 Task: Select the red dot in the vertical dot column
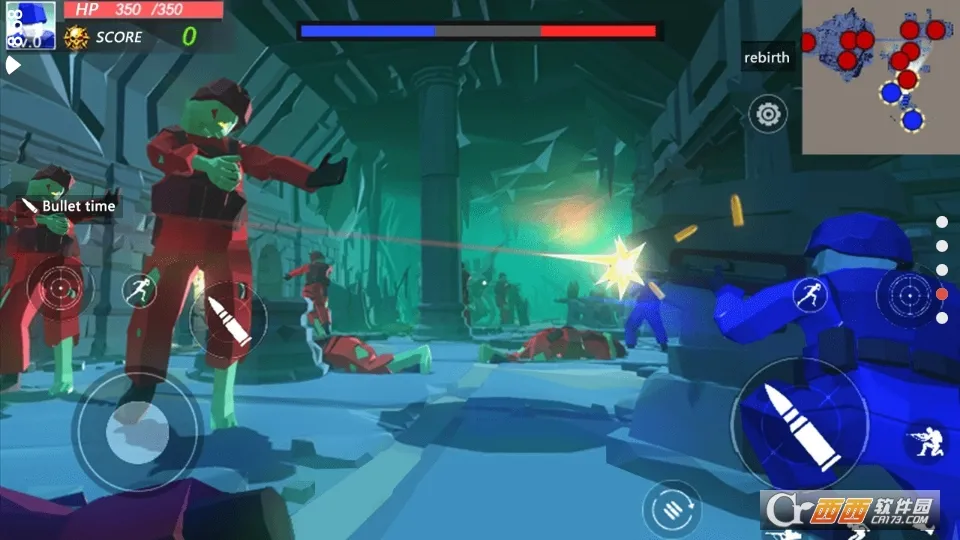click(x=941, y=294)
